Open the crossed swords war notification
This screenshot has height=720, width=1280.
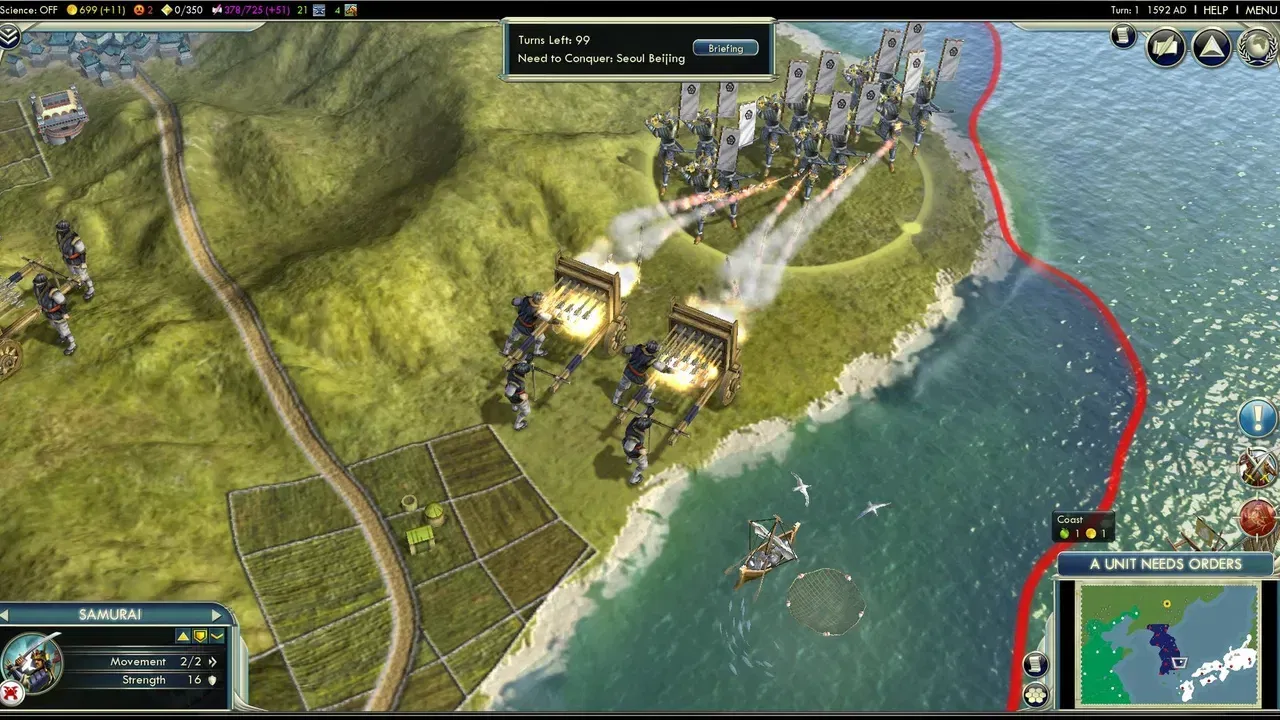(x=1257, y=467)
